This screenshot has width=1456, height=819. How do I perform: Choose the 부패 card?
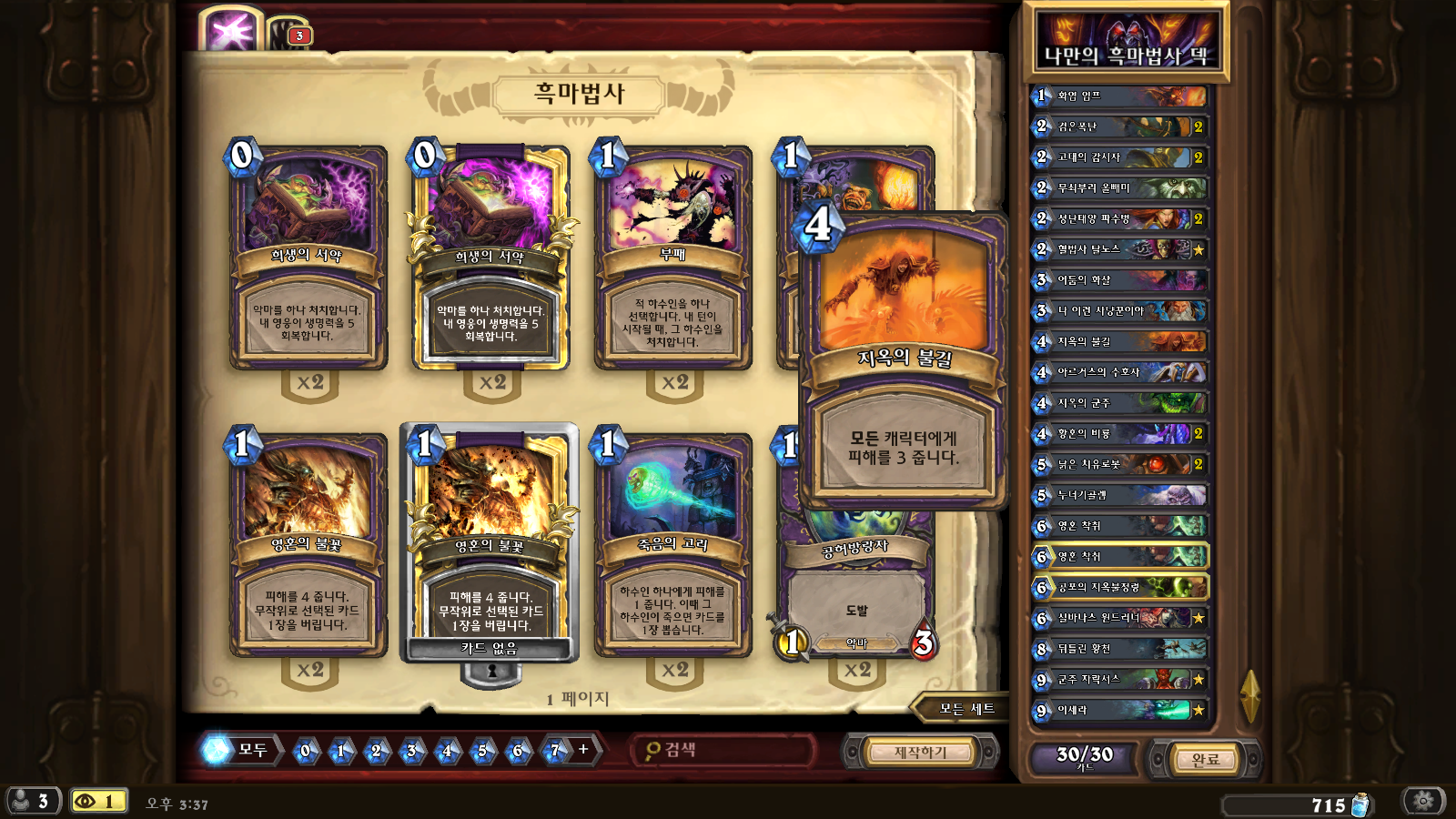tap(672, 259)
